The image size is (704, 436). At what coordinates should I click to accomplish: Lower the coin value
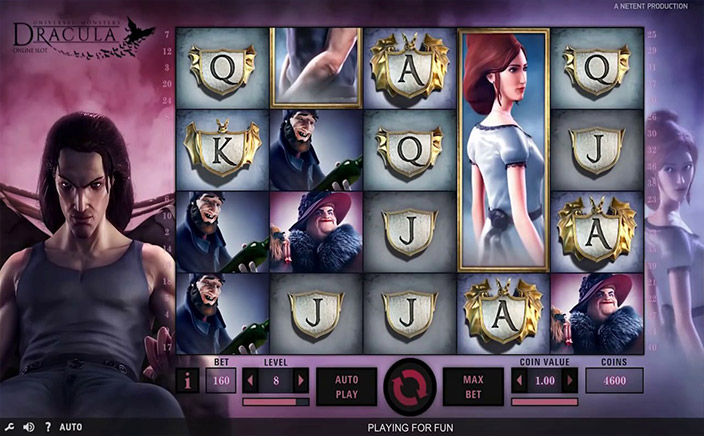(519, 380)
